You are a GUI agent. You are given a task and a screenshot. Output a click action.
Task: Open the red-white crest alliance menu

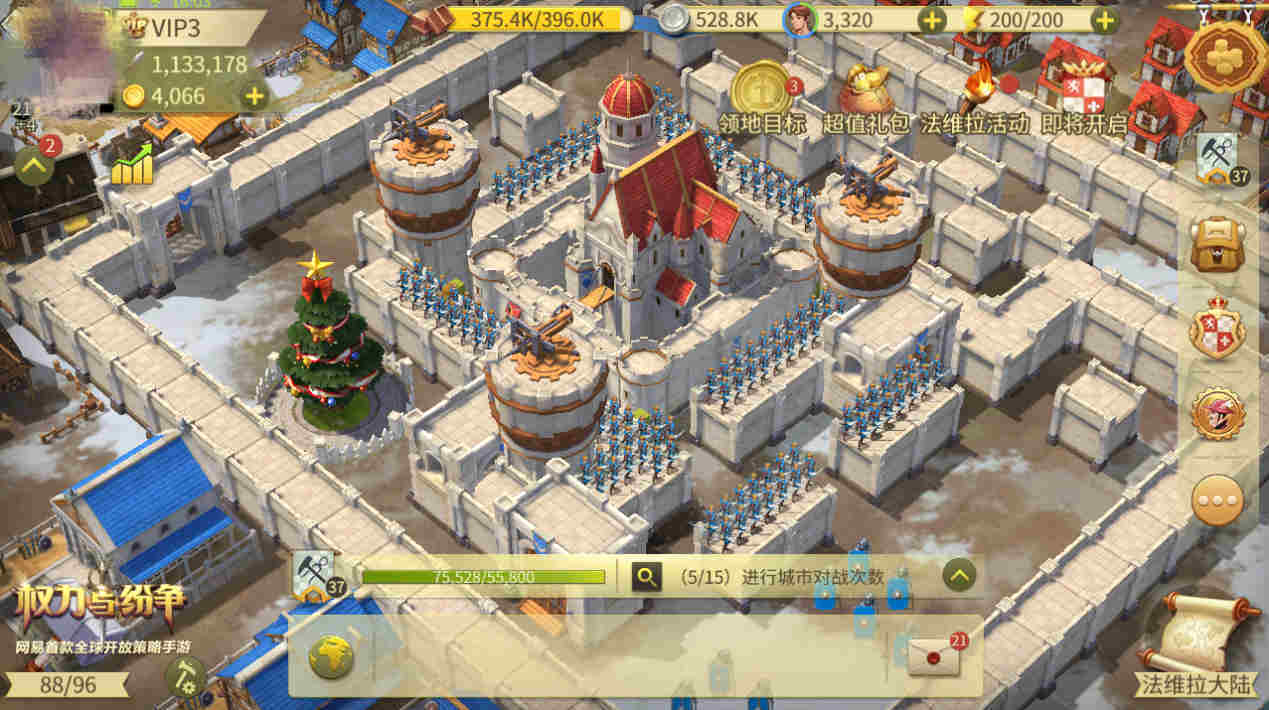point(1217,328)
